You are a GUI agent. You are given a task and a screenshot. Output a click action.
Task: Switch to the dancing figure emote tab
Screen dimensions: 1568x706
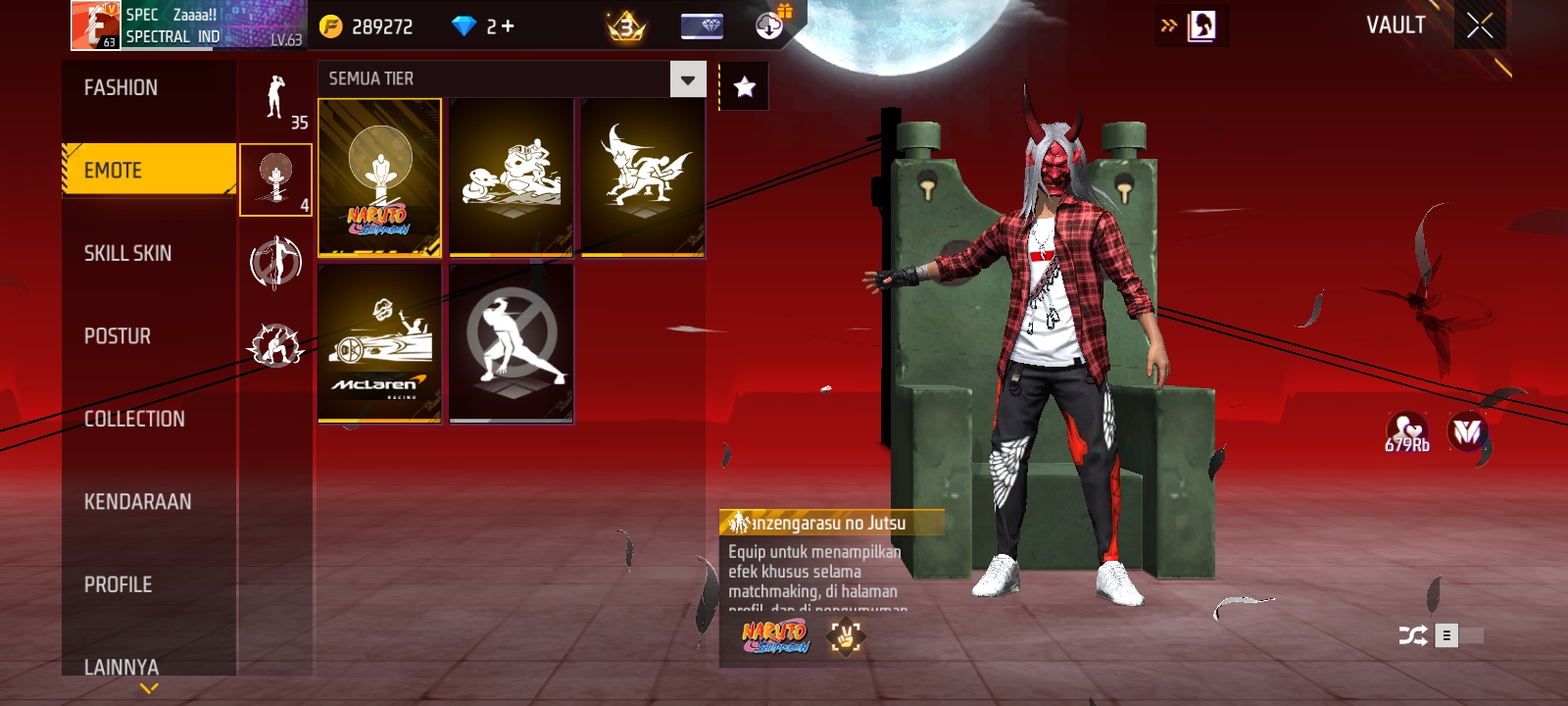(275, 98)
